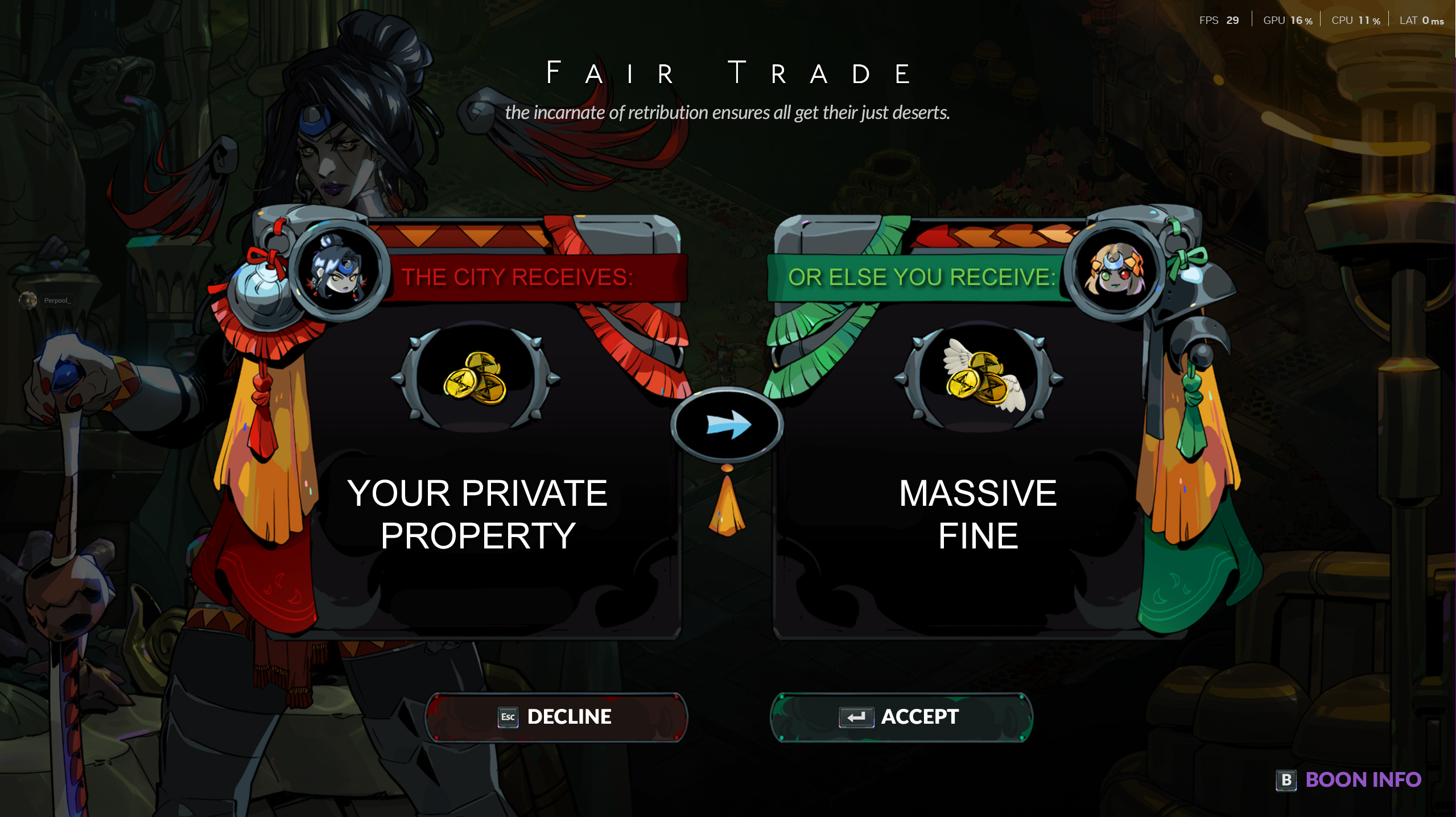The image size is (1456, 817).
Task: Open the Boon Info panel
Action: coord(1349,779)
